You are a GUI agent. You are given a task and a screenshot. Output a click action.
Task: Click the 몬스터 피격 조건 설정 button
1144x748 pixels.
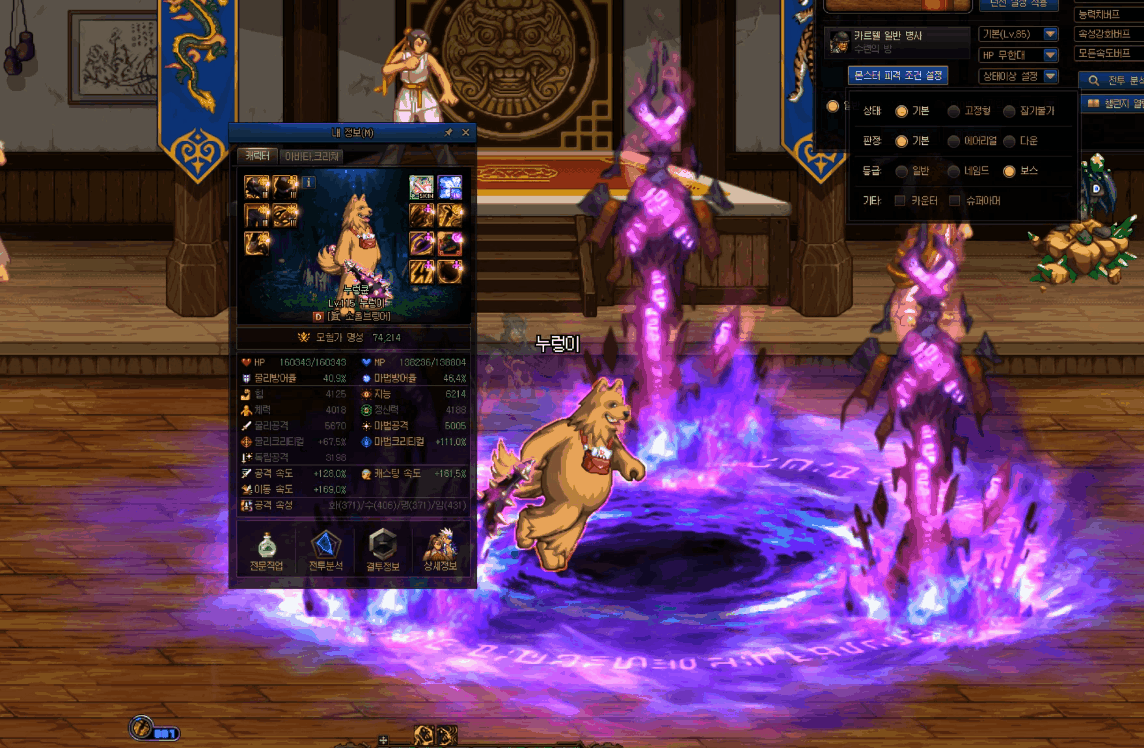pyautogui.click(x=897, y=75)
